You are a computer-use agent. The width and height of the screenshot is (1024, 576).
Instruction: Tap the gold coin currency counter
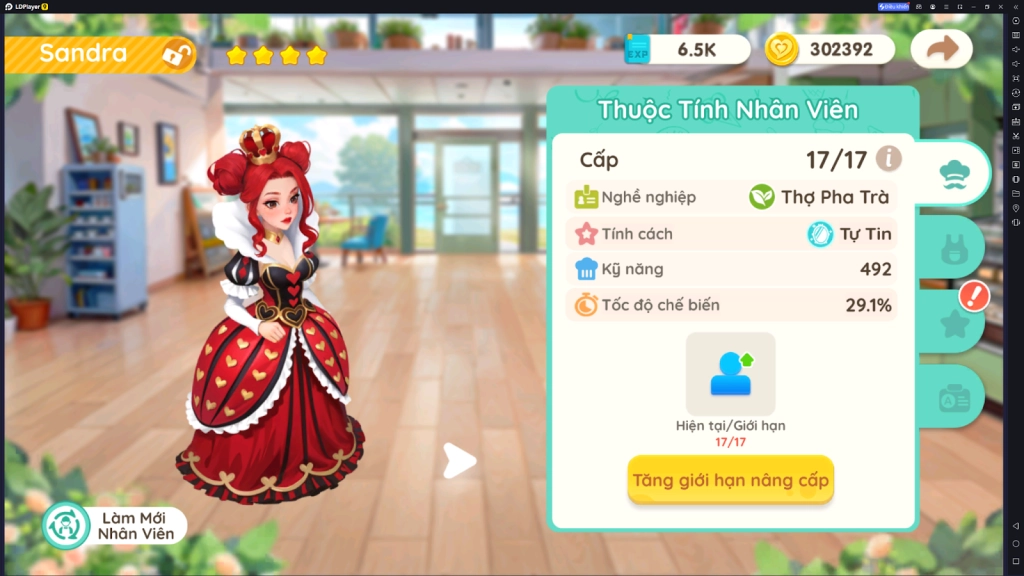[828, 49]
